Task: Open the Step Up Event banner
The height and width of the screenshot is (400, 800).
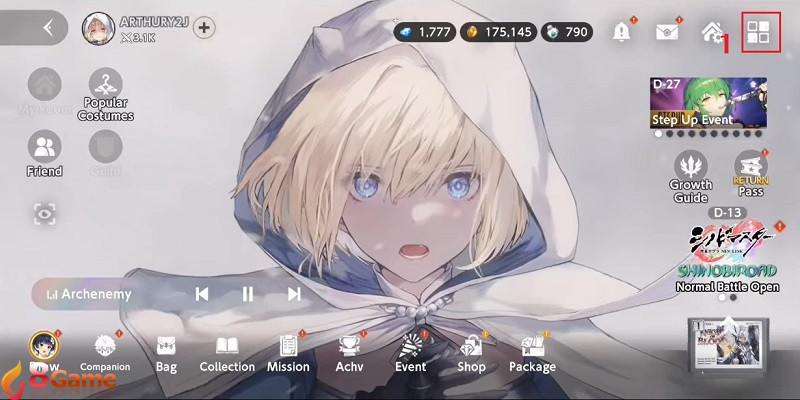Action: coord(710,103)
